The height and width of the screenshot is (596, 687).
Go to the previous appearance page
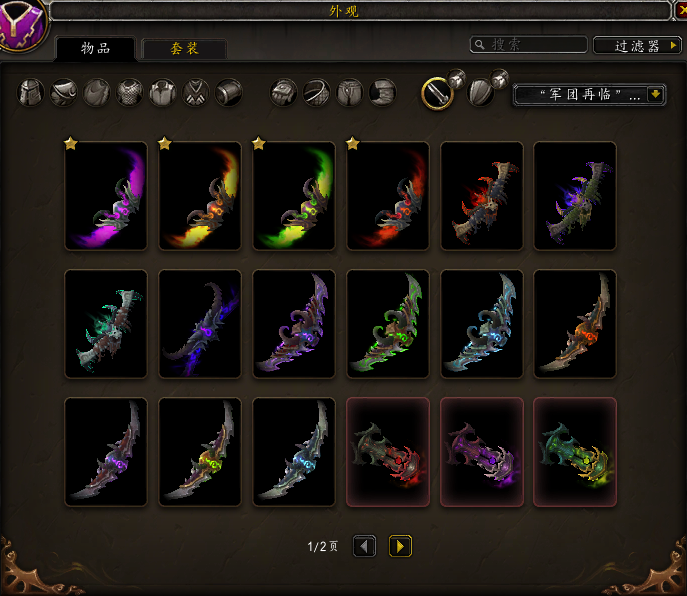point(365,546)
